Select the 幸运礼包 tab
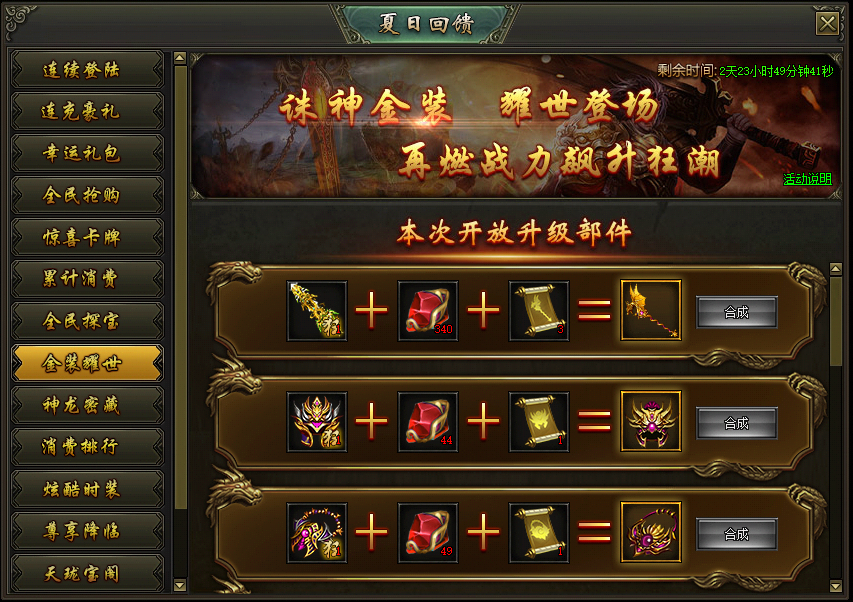 [87, 154]
